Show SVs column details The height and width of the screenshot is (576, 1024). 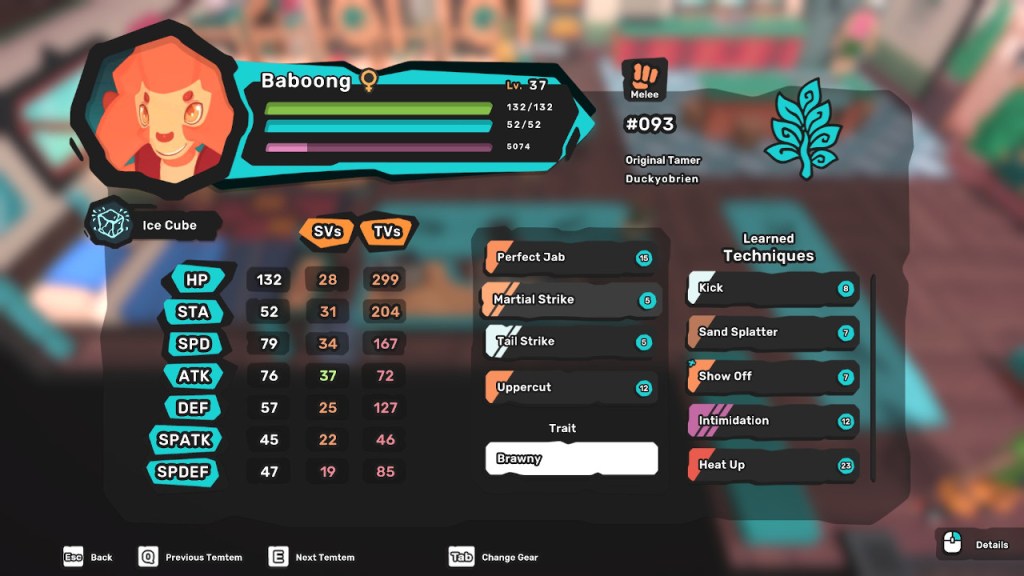click(x=327, y=231)
